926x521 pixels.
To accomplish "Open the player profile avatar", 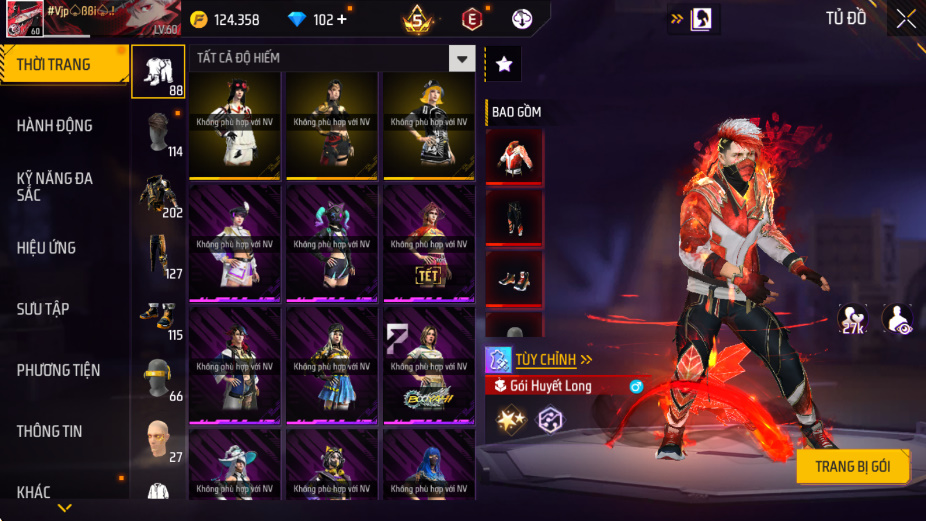I will pos(24,19).
